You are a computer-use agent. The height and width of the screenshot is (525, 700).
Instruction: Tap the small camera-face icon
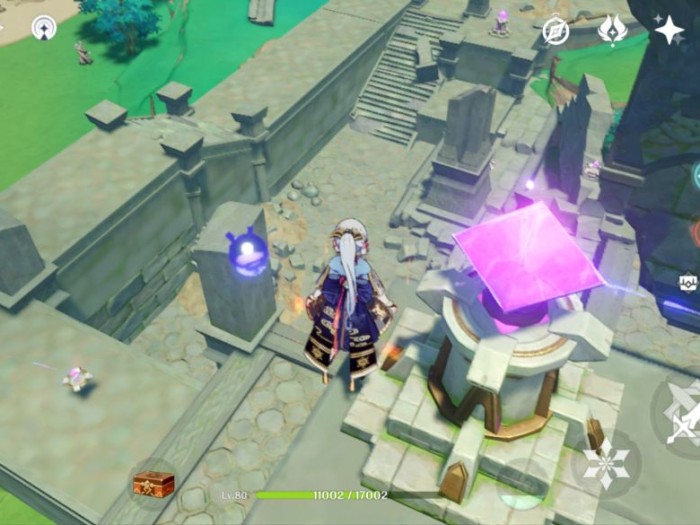pos(688,283)
